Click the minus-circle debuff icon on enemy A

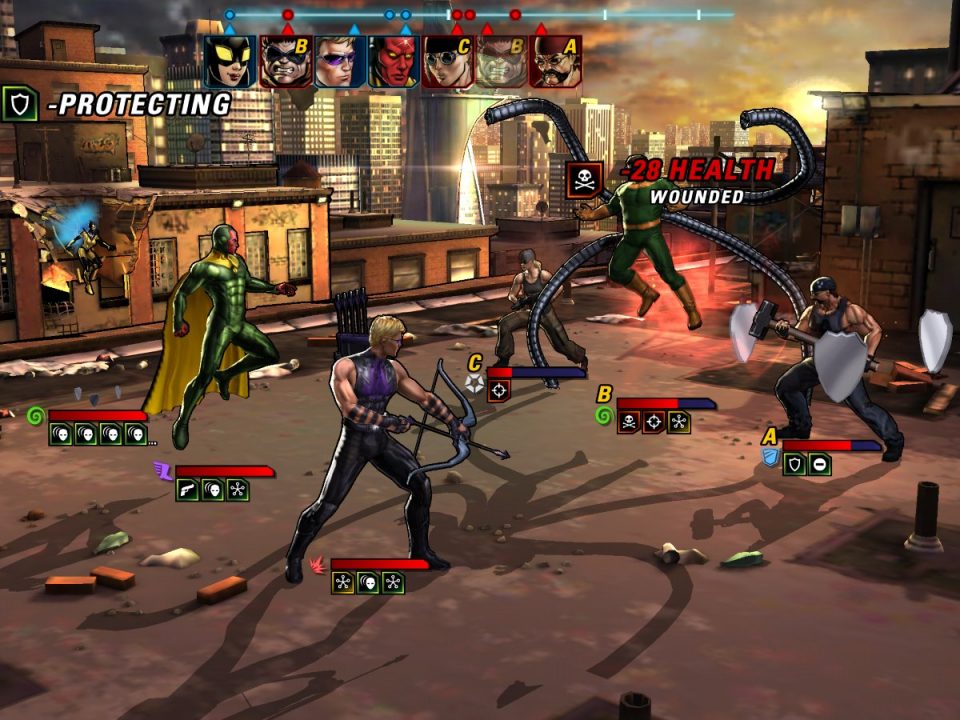[x=819, y=464]
